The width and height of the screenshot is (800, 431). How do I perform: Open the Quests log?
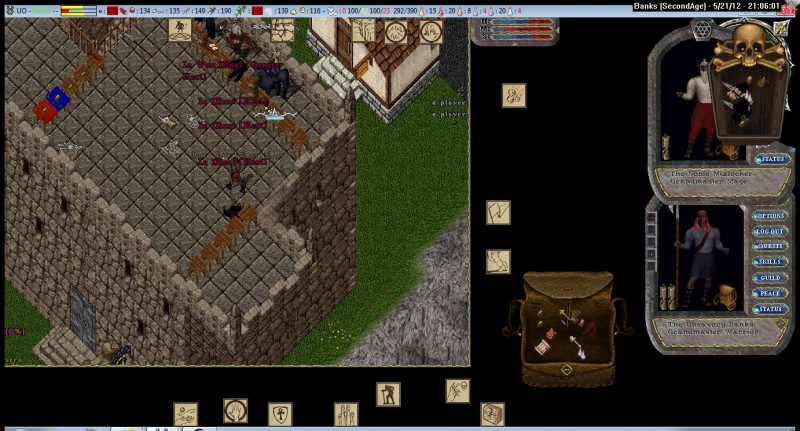pos(769,246)
